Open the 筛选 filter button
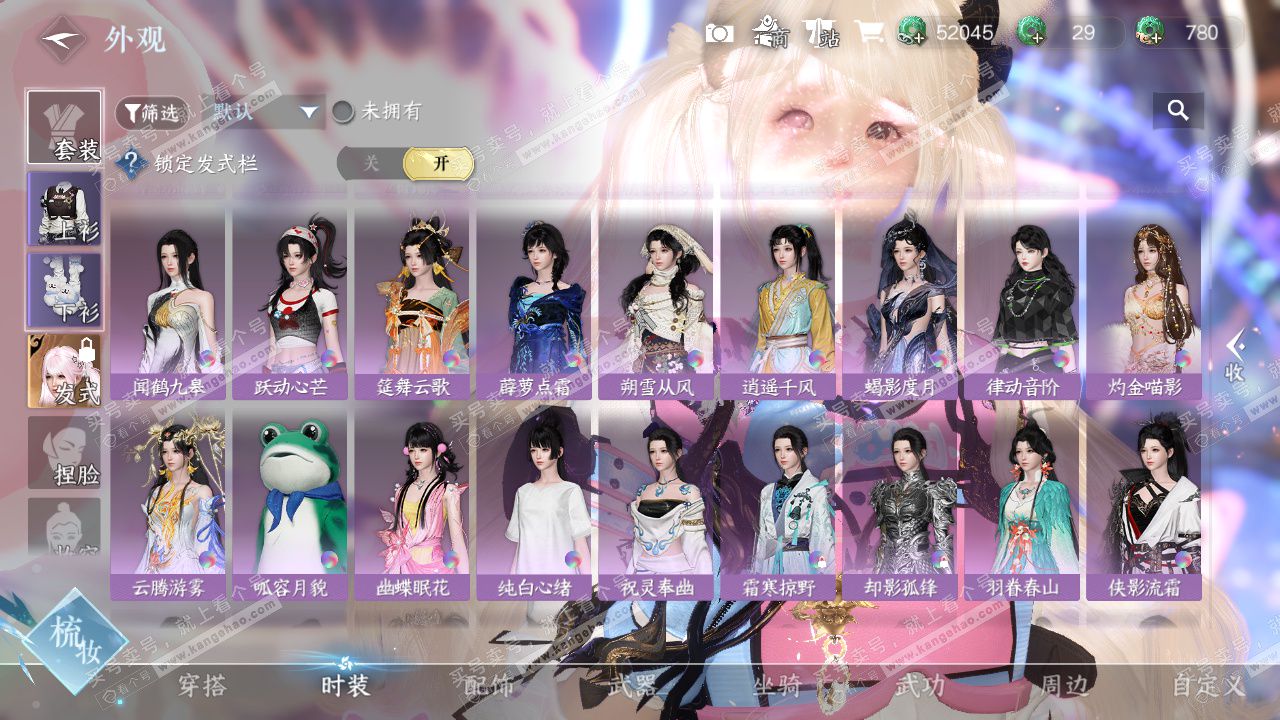The width and height of the screenshot is (1280, 720). (x=152, y=113)
